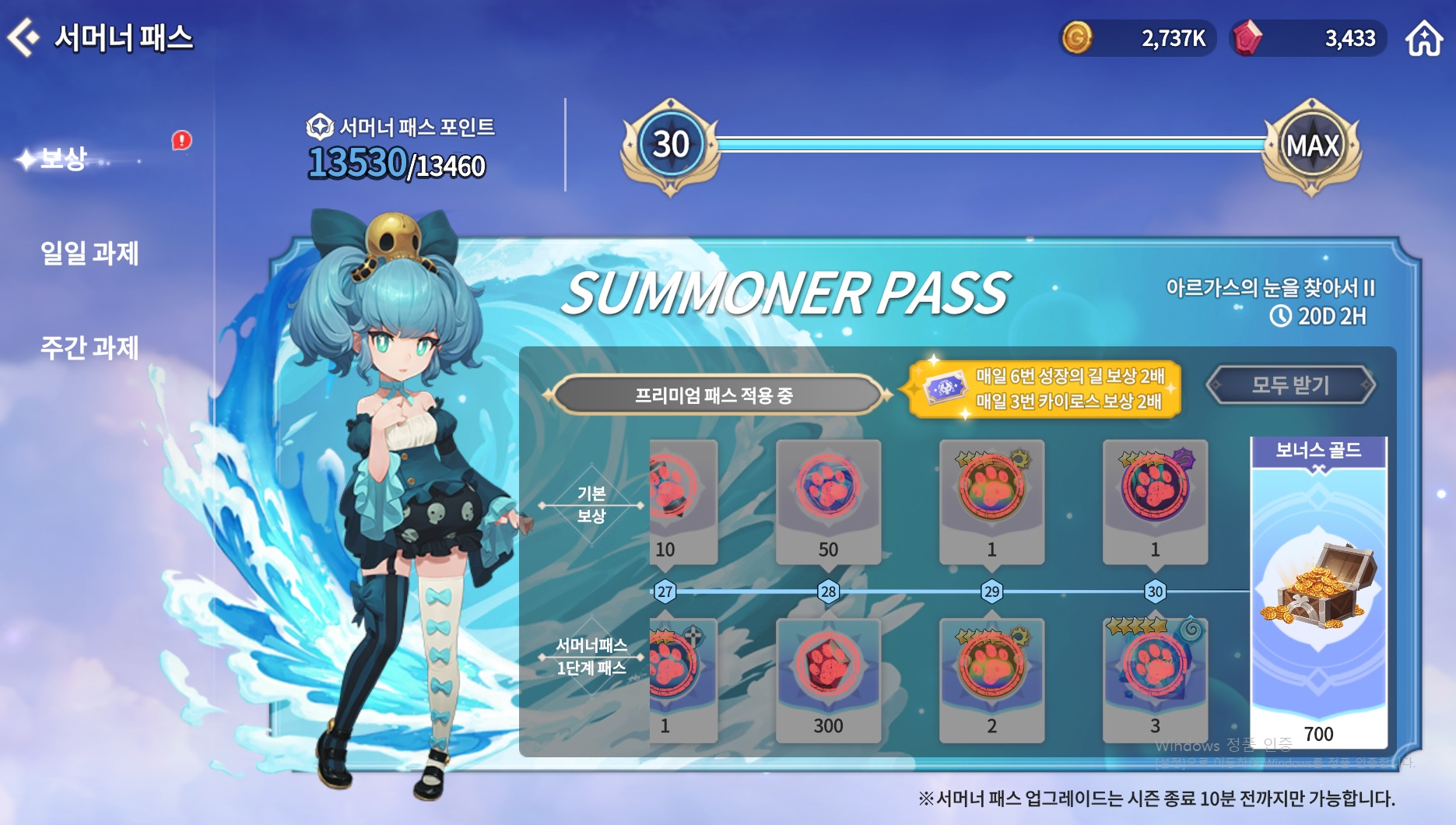
Task: Select the level 27 basic reward of 10
Action: point(682,501)
